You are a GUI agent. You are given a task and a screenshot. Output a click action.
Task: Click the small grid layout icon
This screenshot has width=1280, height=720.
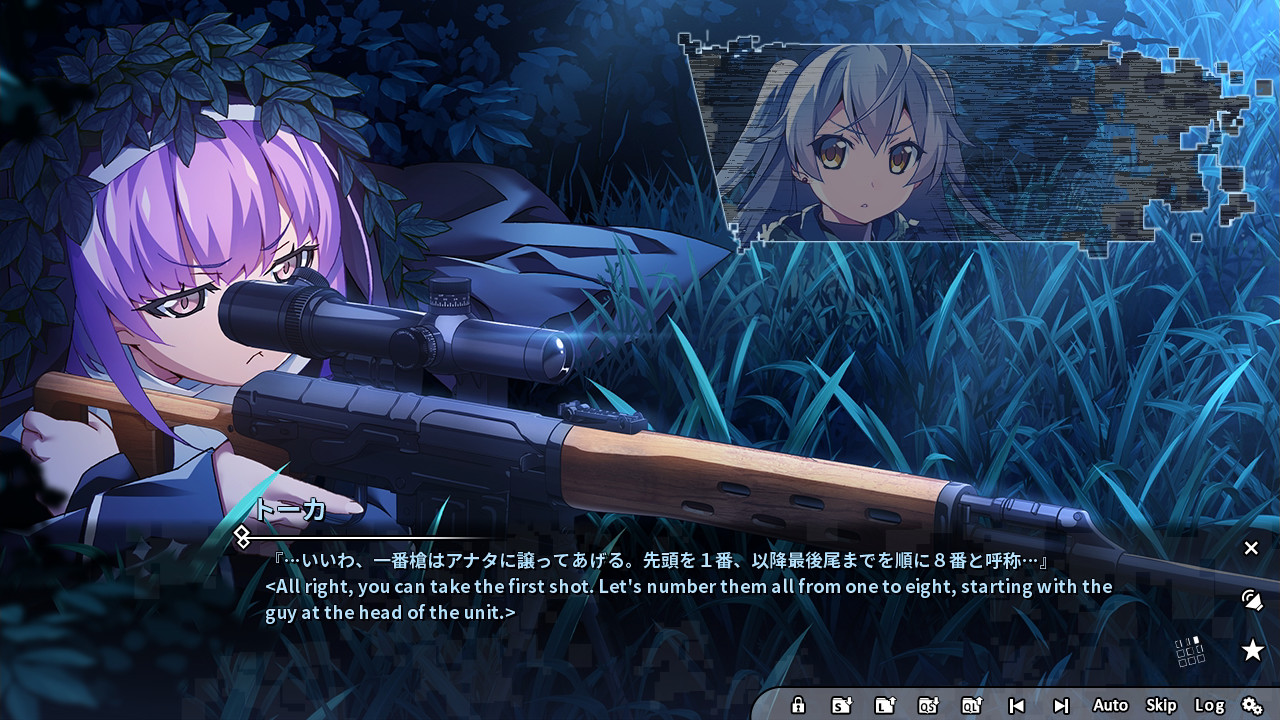tap(1188, 650)
